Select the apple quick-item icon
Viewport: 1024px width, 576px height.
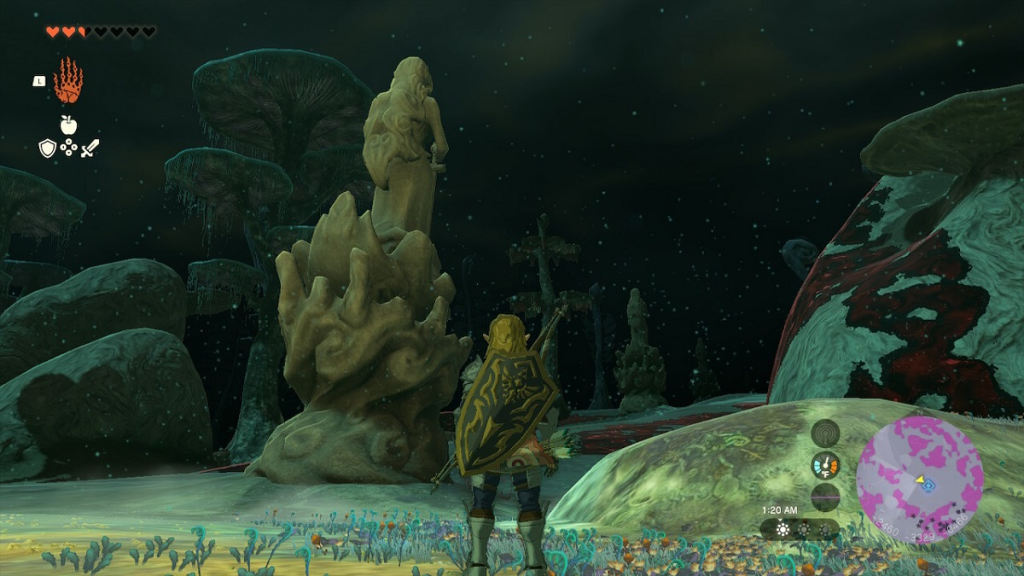tap(68, 125)
